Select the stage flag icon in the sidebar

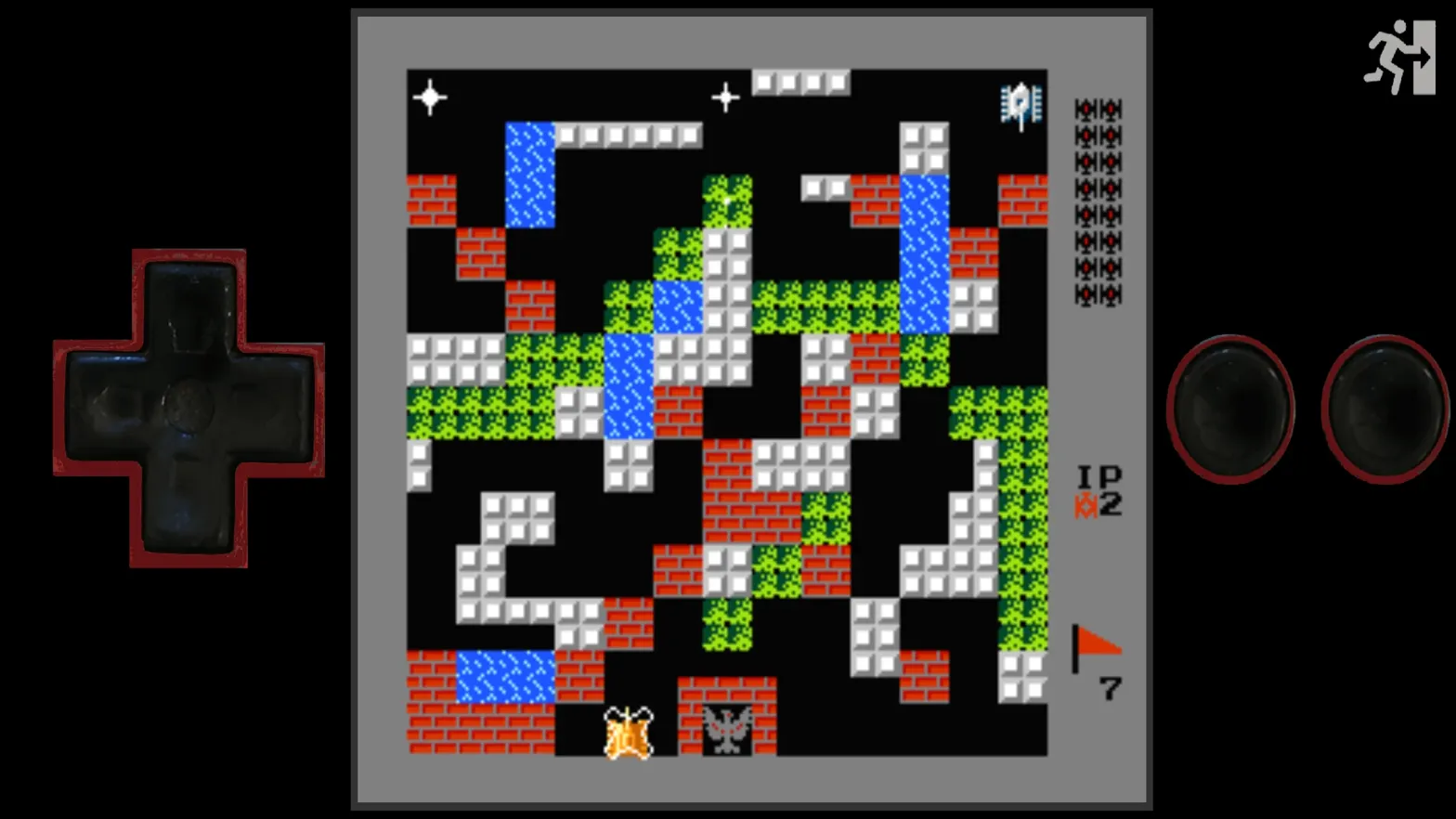point(1096,642)
